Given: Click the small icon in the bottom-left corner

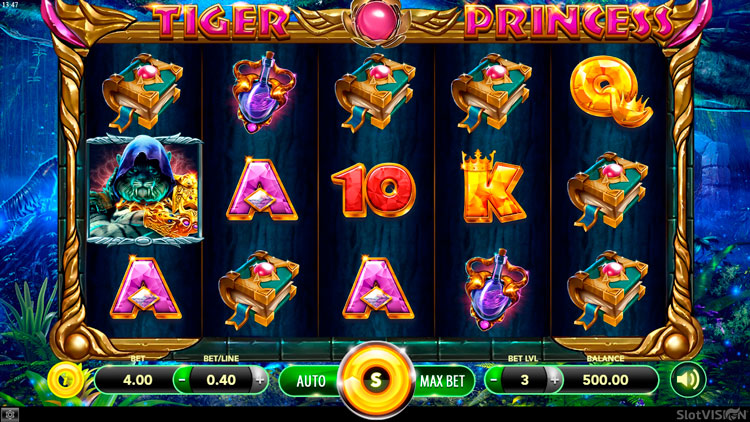Looking at the screenshot, I should 11,413.
